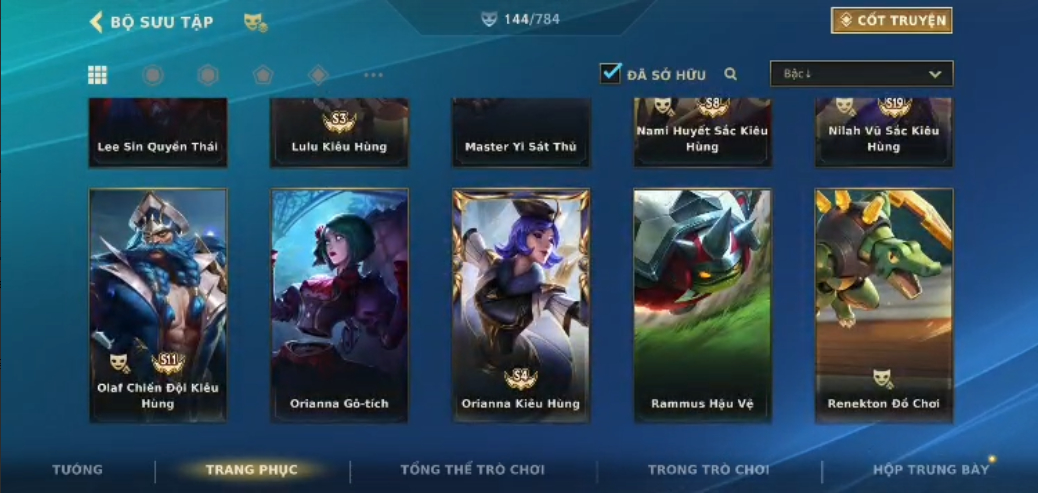Image resolution: width=1038 pixels, height=493 pixels.
Task: Choose the Olaf Chiến Đội Kiêu Hùng skin
Action: click(x=158, y=304)
